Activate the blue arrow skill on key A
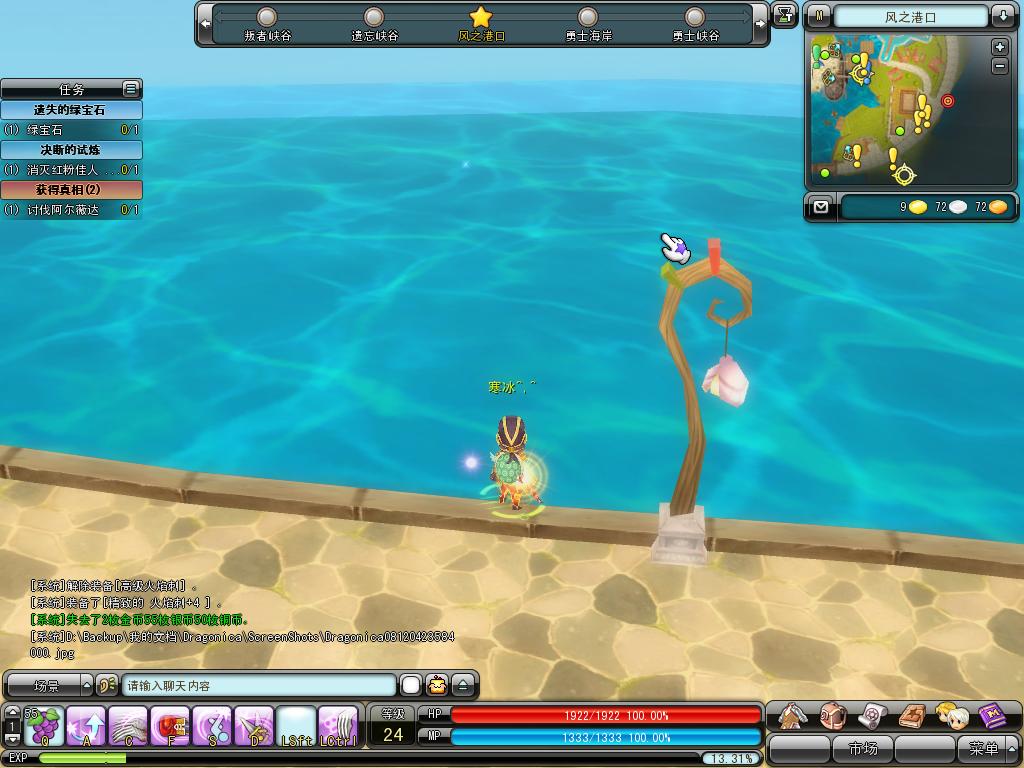This screenshot has width=1024, height=768. pyautogui.click(x=86, y=726)
